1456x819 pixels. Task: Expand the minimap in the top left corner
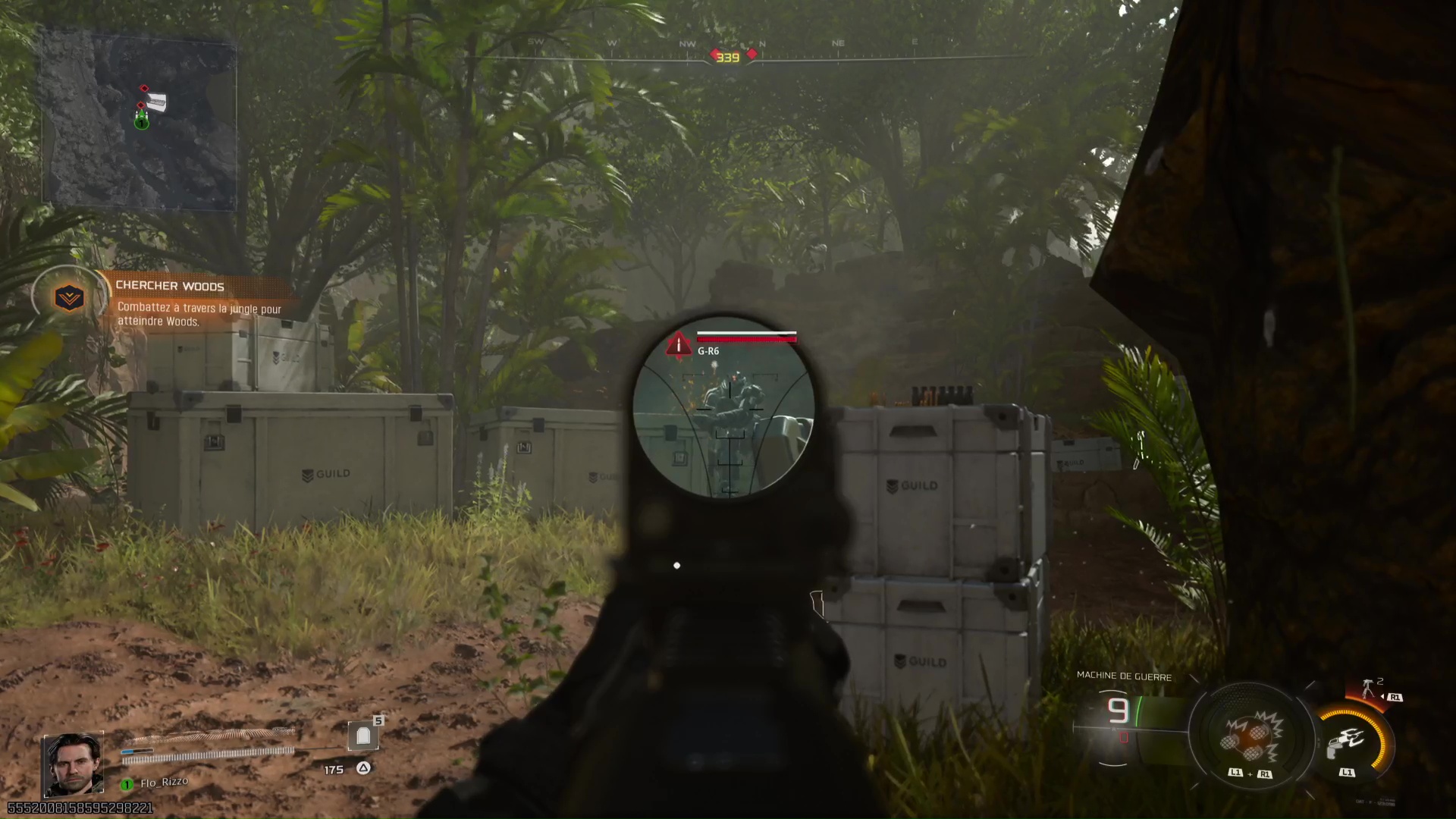point(144,121)
